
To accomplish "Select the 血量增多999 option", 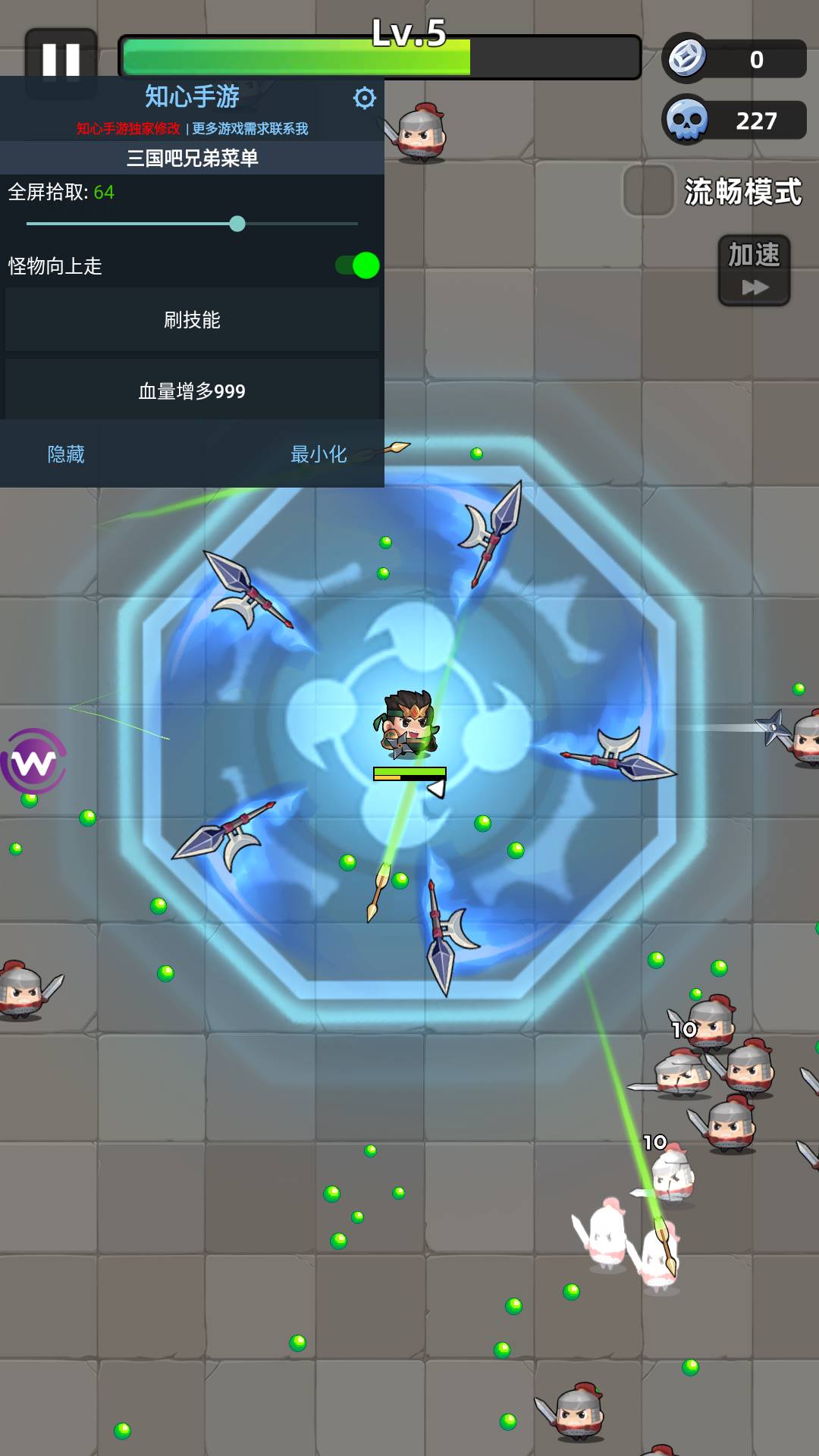I will pos(192,391).
